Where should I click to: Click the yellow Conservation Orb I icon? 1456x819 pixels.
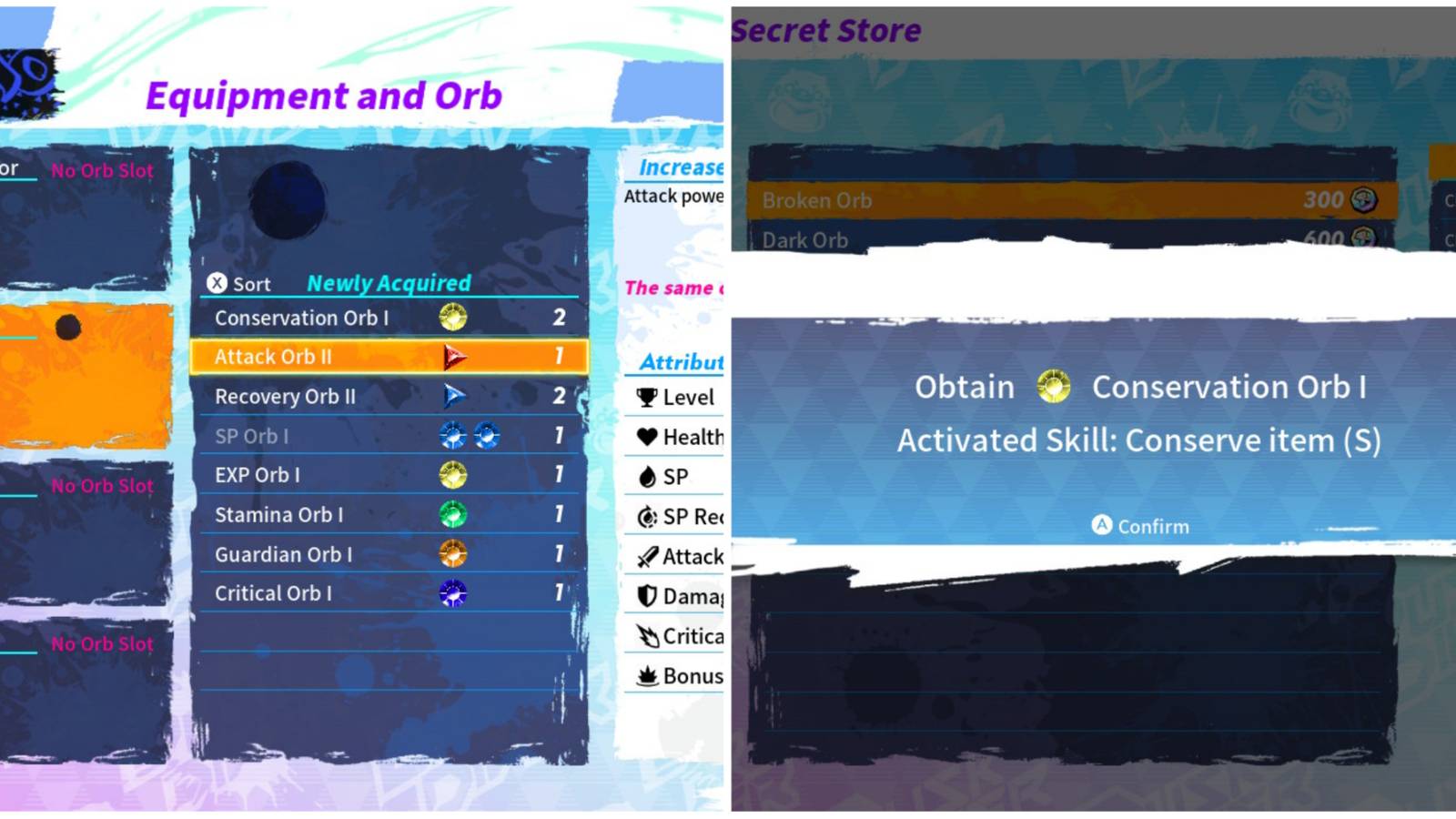point(452,318)
